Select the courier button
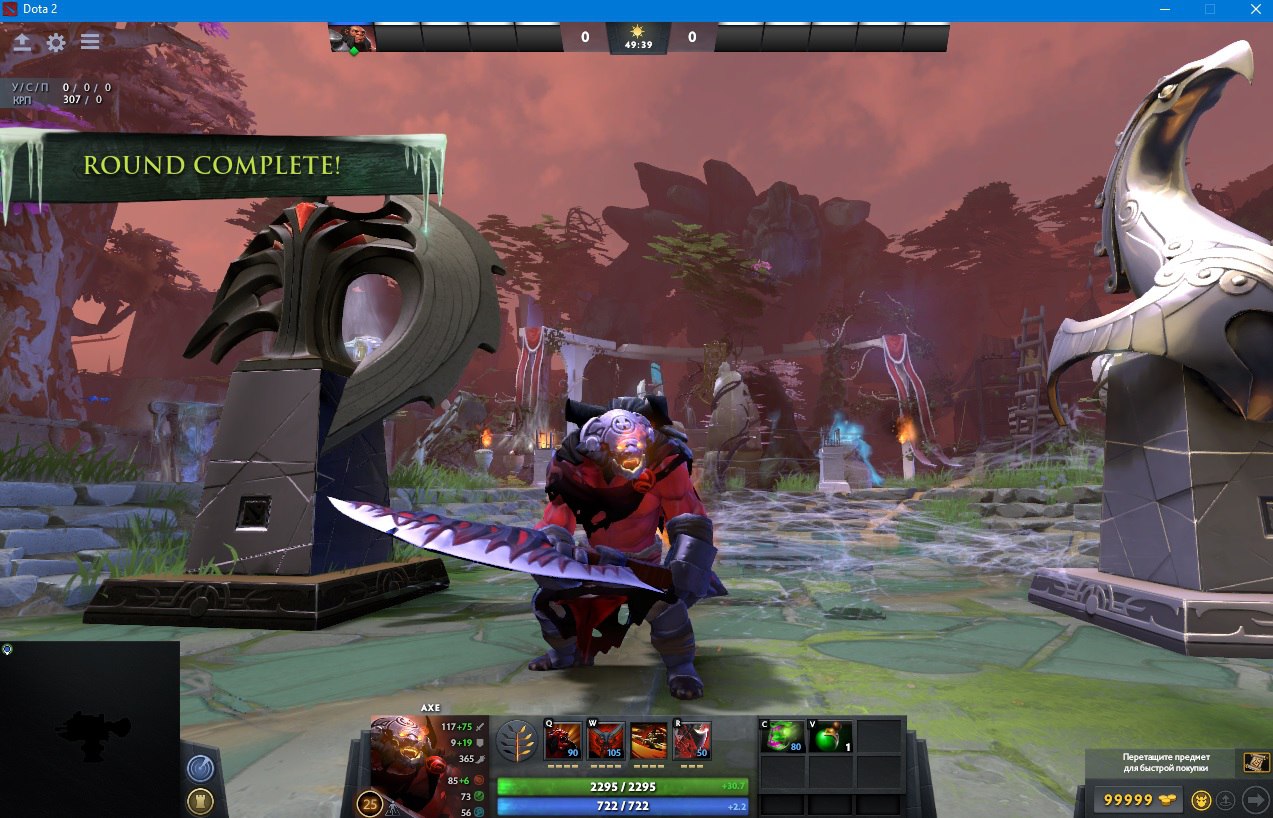This screenshot has width=1273, height=818. pos(1202,800)
